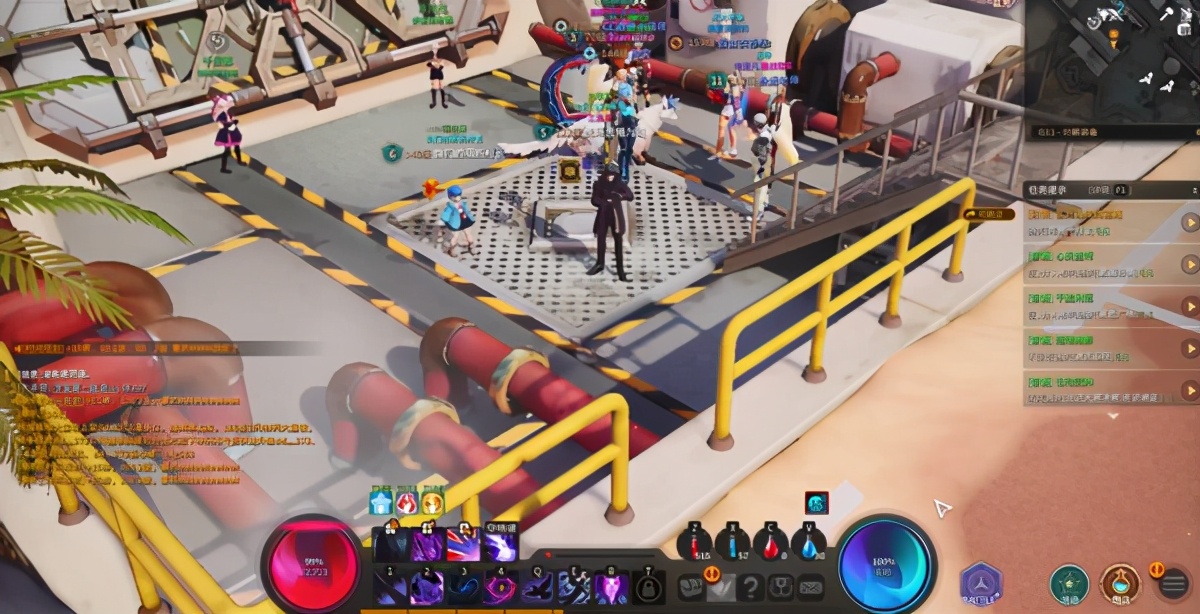
Task: Click the gold coin buff icon
Action: [433, 503]
